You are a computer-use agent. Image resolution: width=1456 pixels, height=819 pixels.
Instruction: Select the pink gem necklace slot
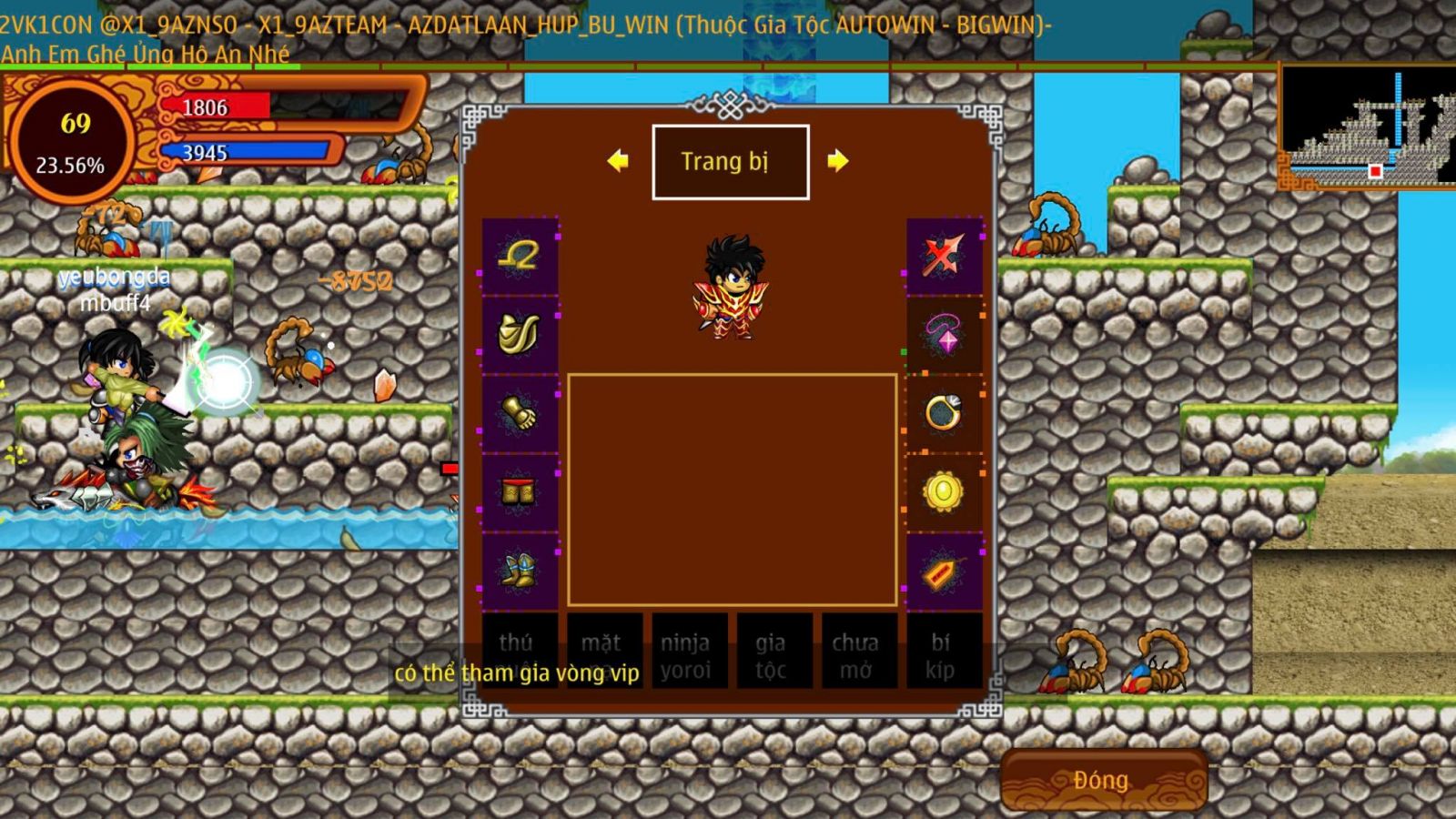coord(944,334)
